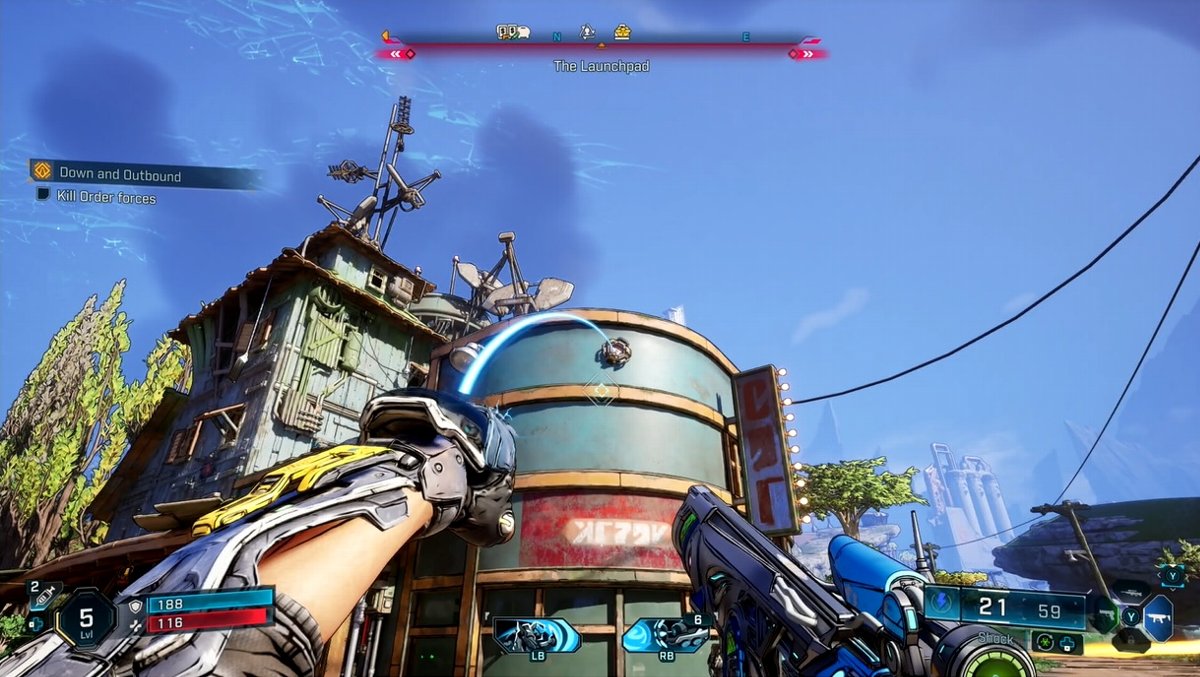The height and width of the screenshot is (677, 1200).
Task: Choose the top rifle weapon slot
Action: 1130,590
